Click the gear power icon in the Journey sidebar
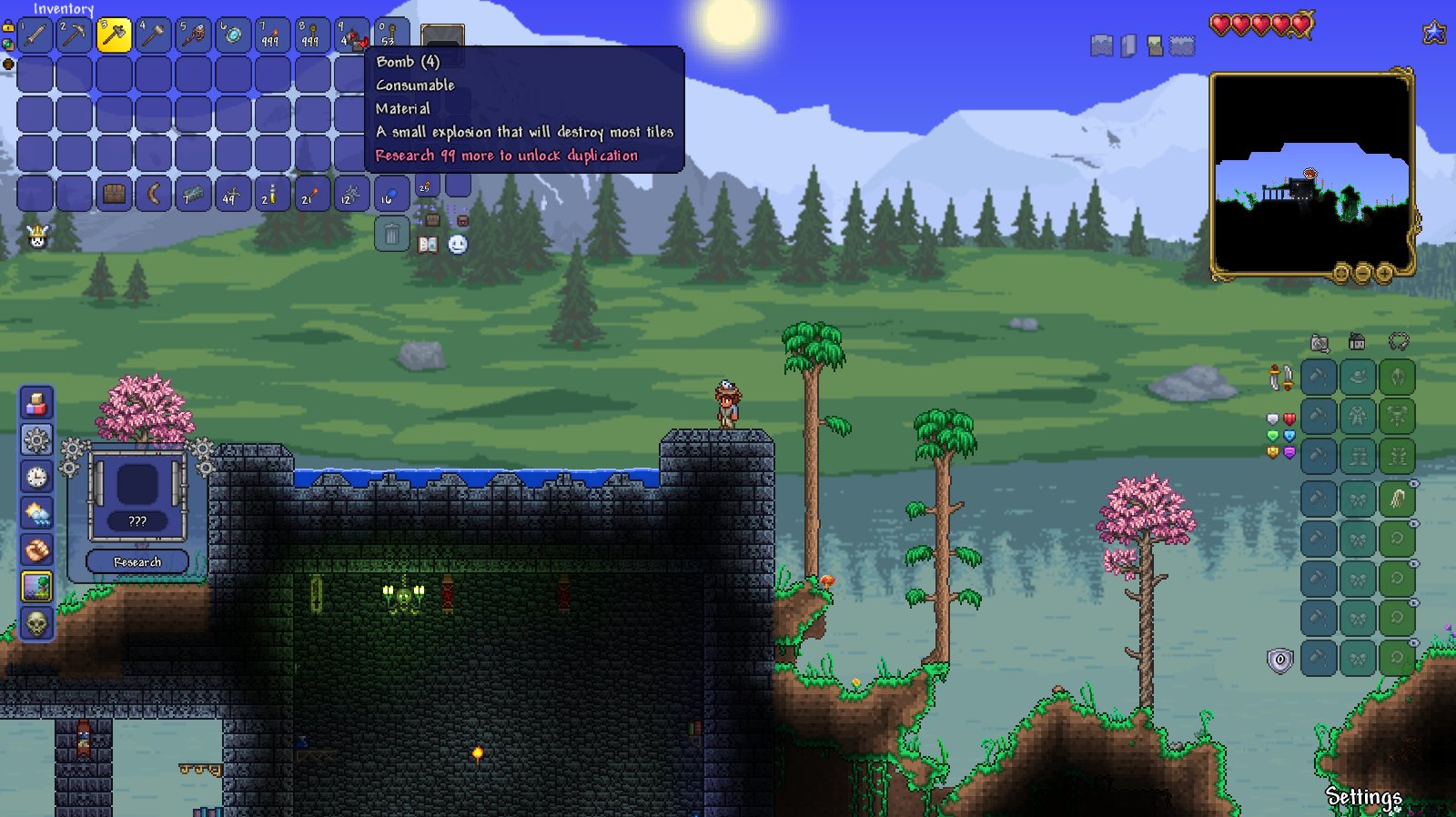 click(36, 439)
